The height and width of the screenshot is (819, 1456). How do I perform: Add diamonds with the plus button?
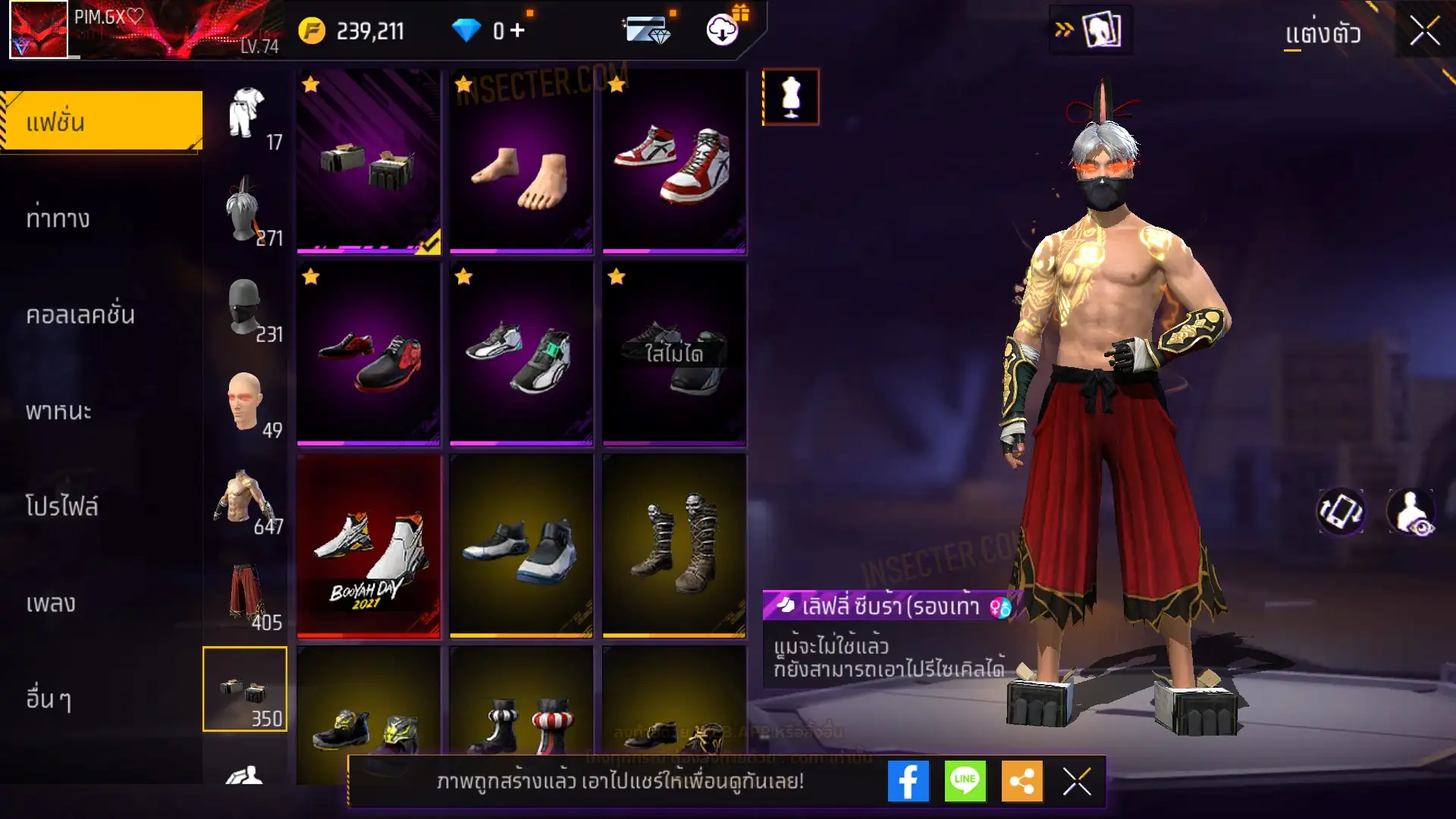tap(517, 30)
